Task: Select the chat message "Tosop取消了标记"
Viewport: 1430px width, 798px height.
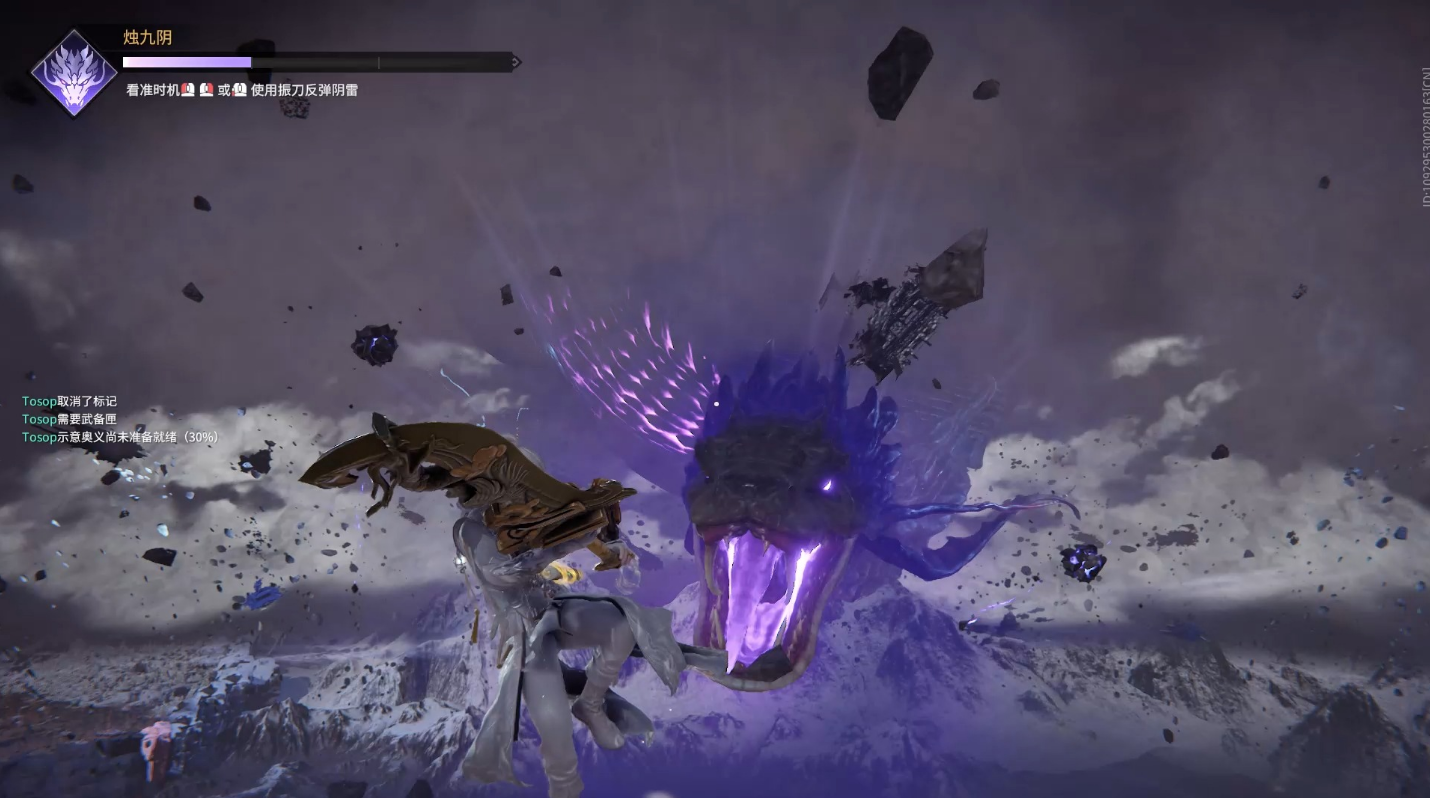Action: (x=69, y=401)
